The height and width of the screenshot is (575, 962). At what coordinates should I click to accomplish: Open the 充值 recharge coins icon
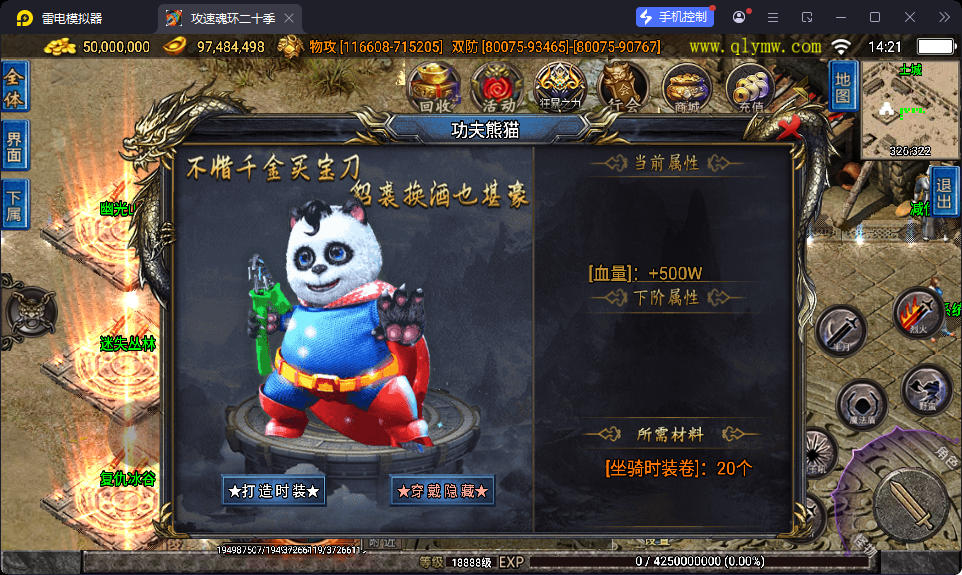tap(750, 86)
